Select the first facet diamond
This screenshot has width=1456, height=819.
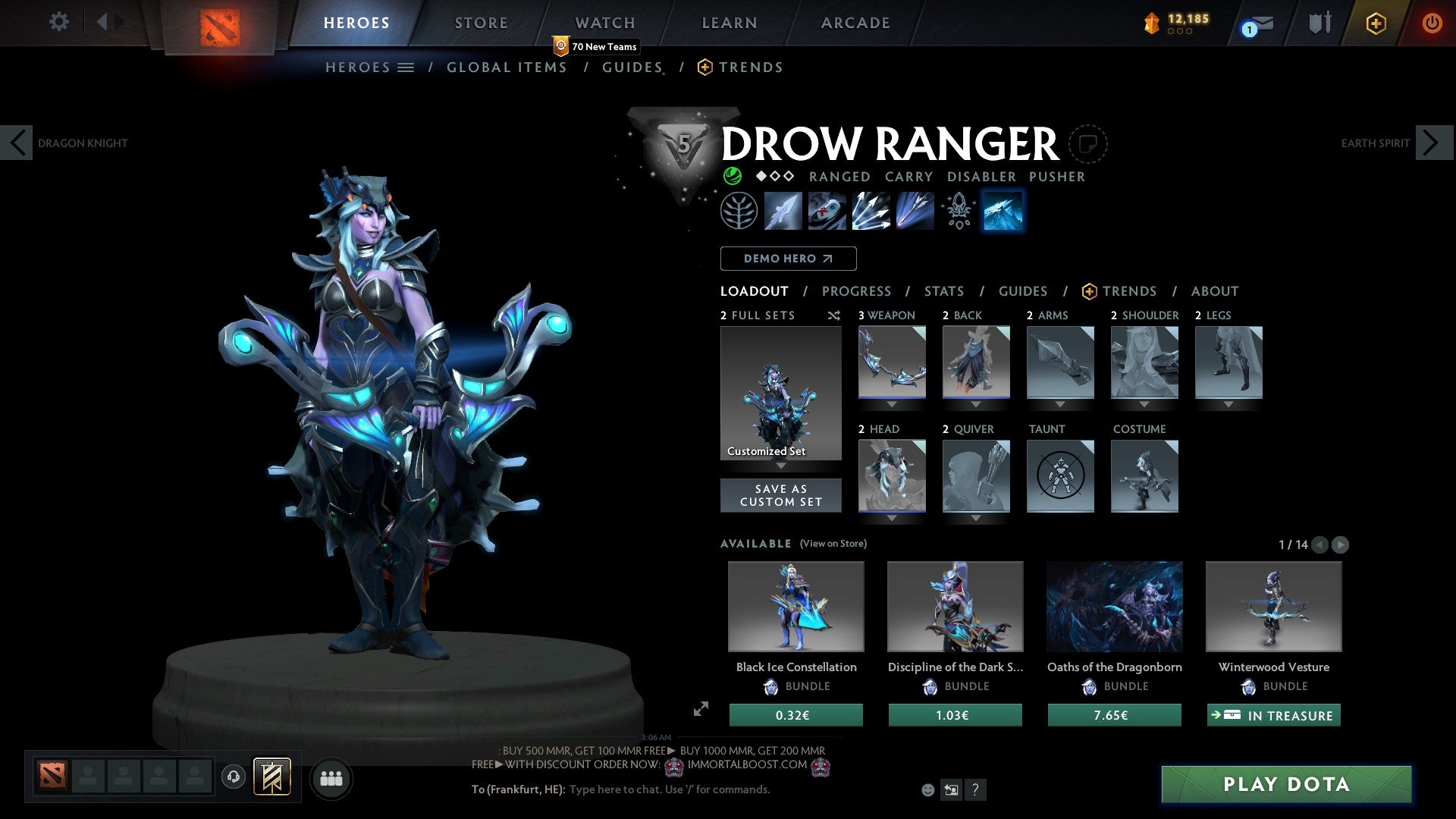tap(761, 176)
